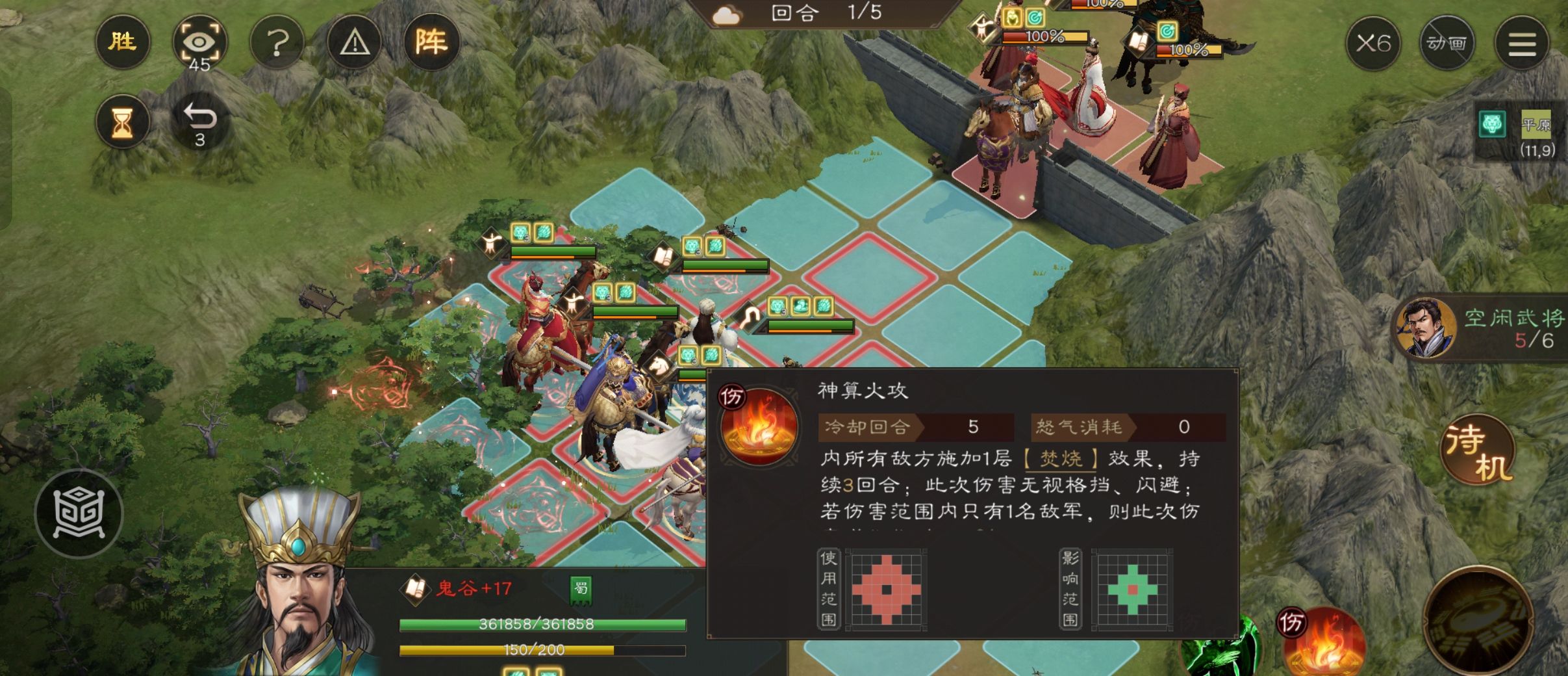
Task: Toggle the X6 battle speed
Action: point(1375,43)
